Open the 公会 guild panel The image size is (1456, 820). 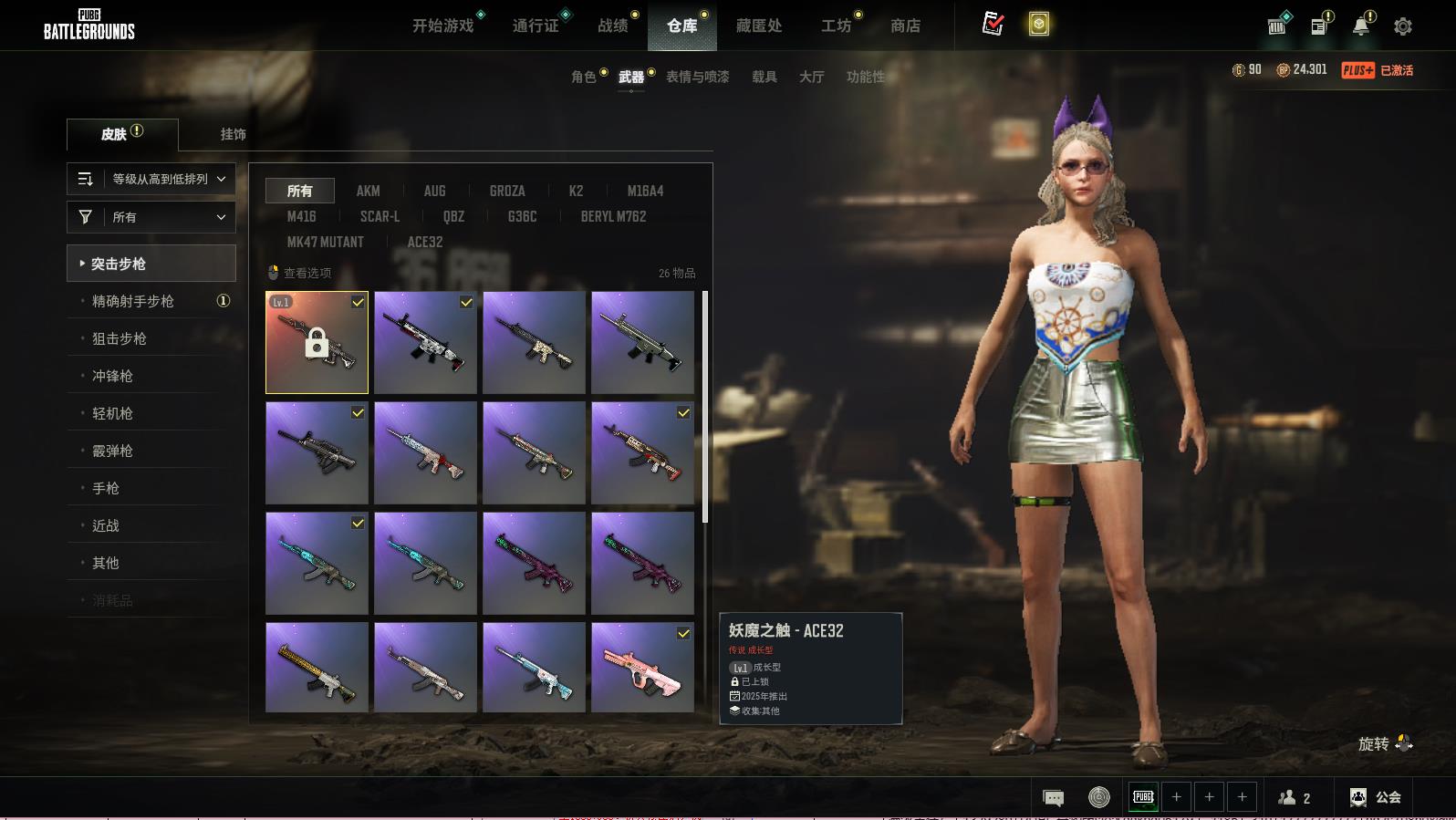click(x=1376, y=797)
